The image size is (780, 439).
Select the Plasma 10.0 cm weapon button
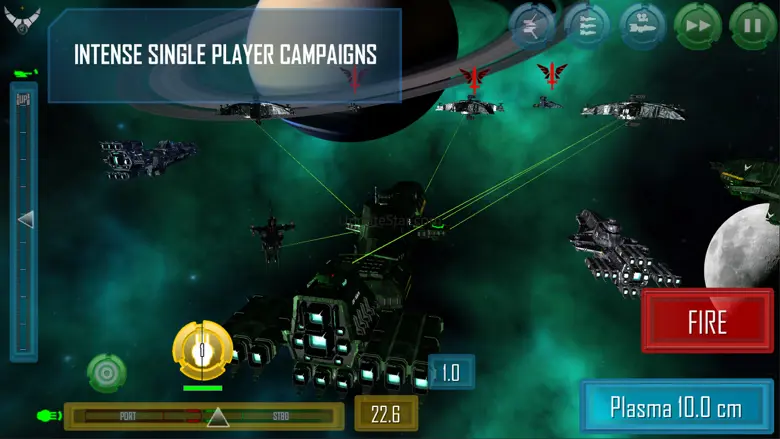(x=677, y=407)
